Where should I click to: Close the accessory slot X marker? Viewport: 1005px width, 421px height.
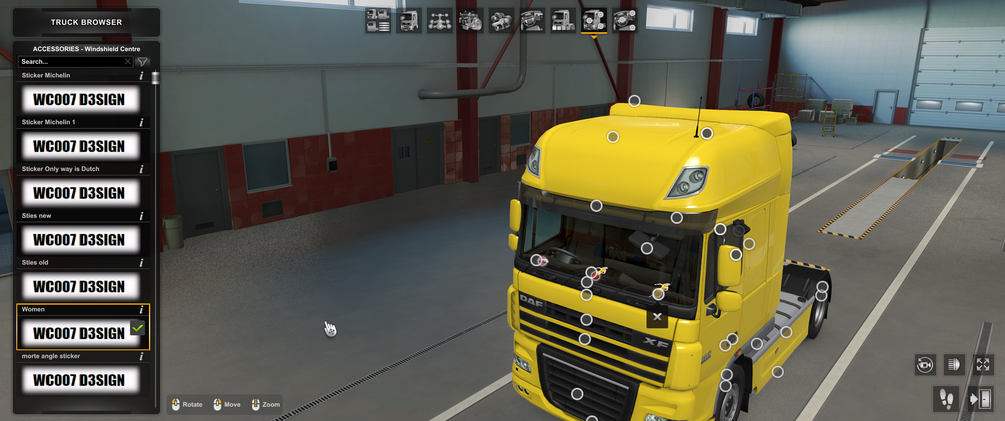point(657,317)
